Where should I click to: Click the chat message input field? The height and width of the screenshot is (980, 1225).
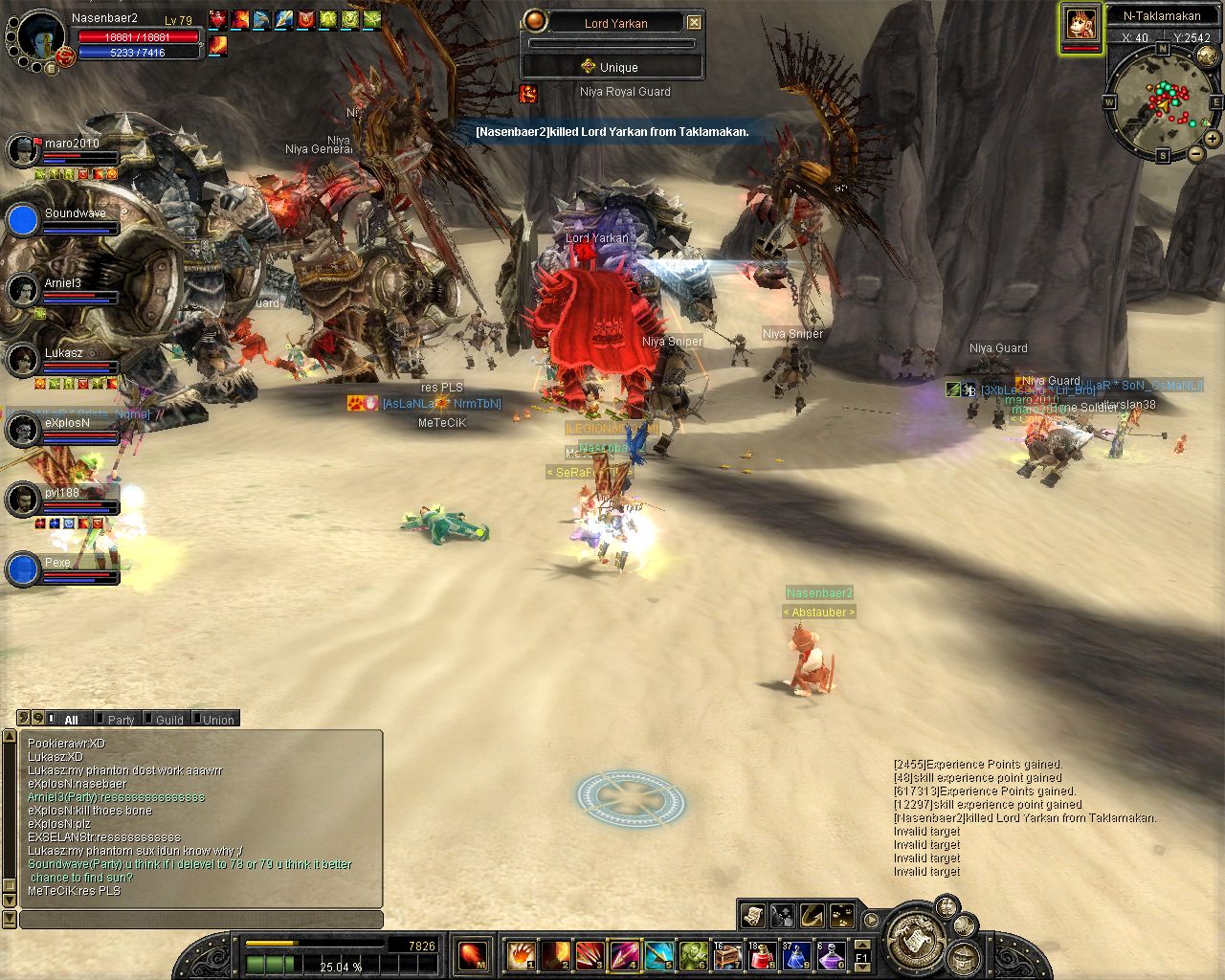[201, 920]
